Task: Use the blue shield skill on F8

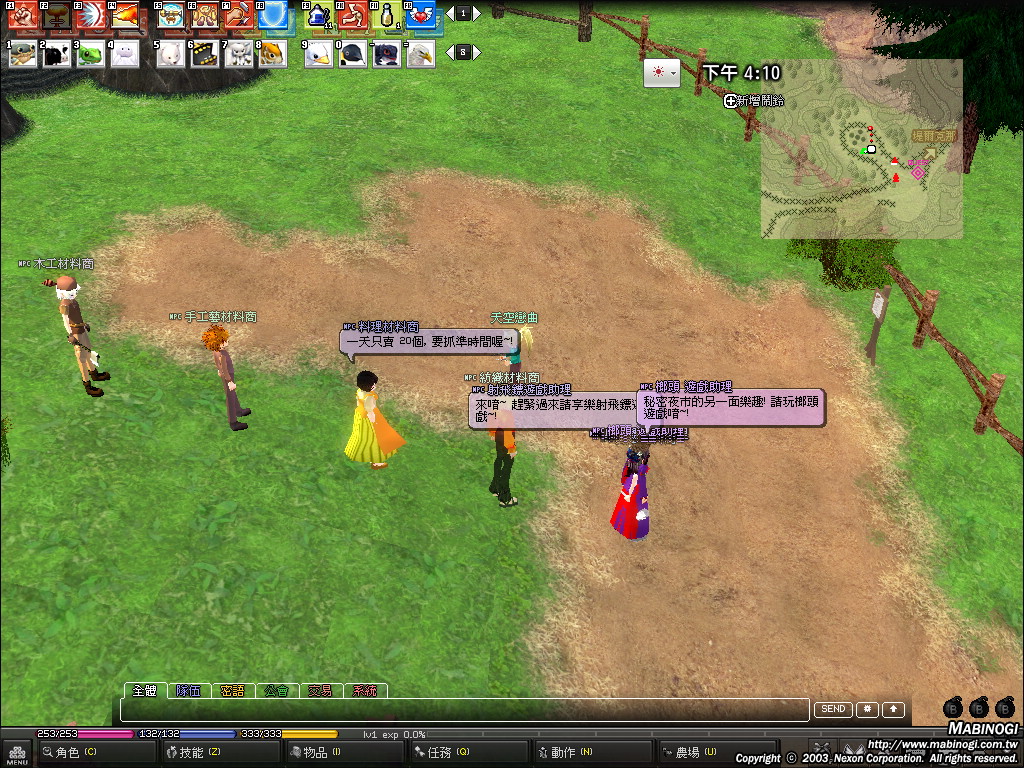Action: click(273, 15)
